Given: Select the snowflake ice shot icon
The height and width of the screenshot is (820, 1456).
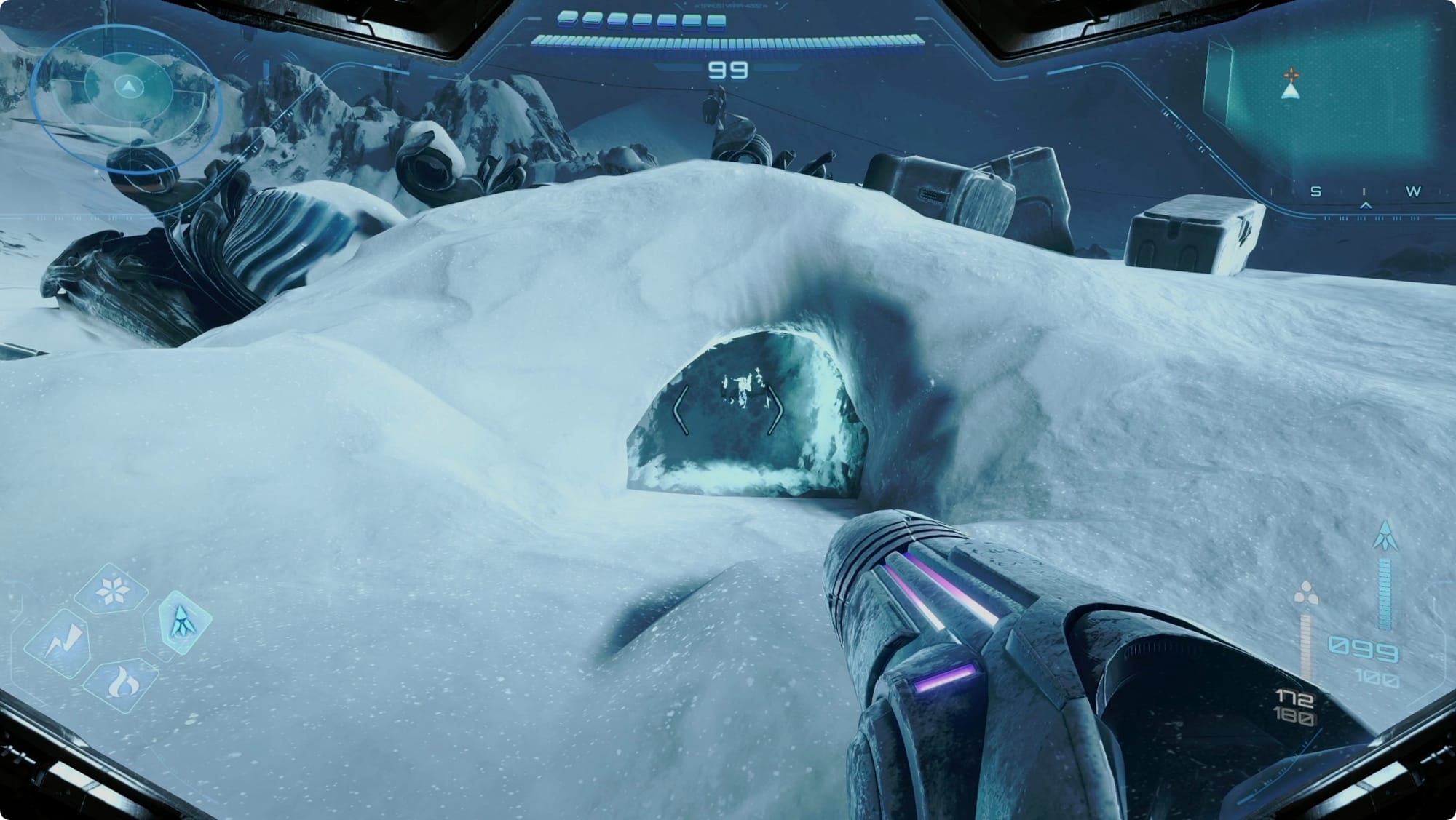Looking at the screenshot, I should 111,589.
